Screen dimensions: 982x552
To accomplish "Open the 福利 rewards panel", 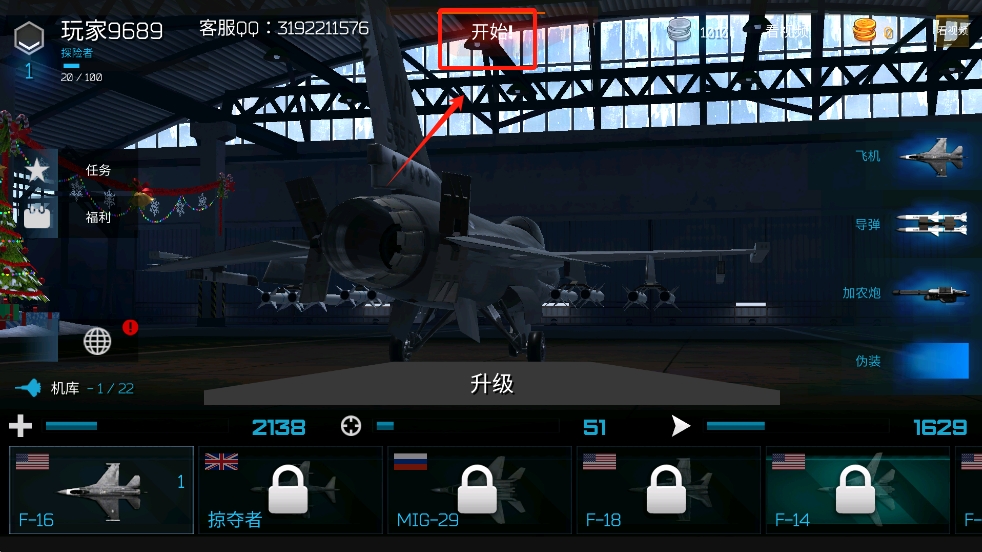I will [98, 217].
